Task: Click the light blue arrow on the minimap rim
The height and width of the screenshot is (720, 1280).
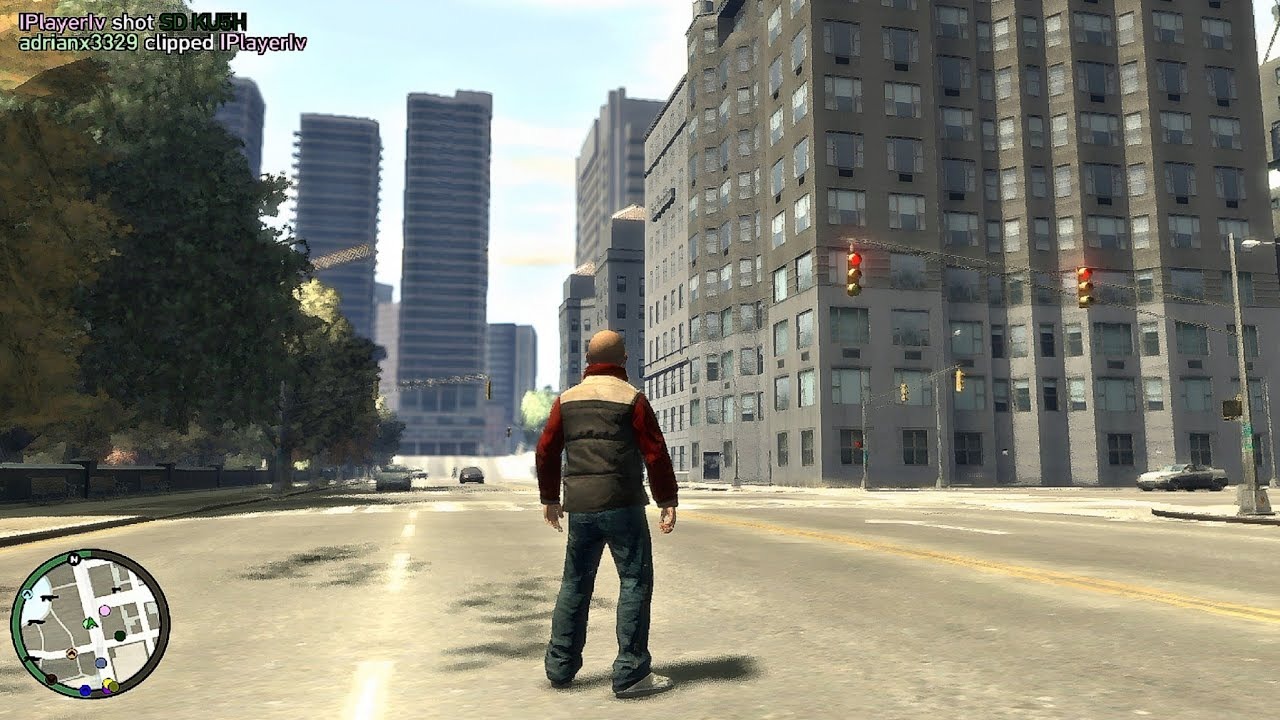Action: [x=28, y=594]
